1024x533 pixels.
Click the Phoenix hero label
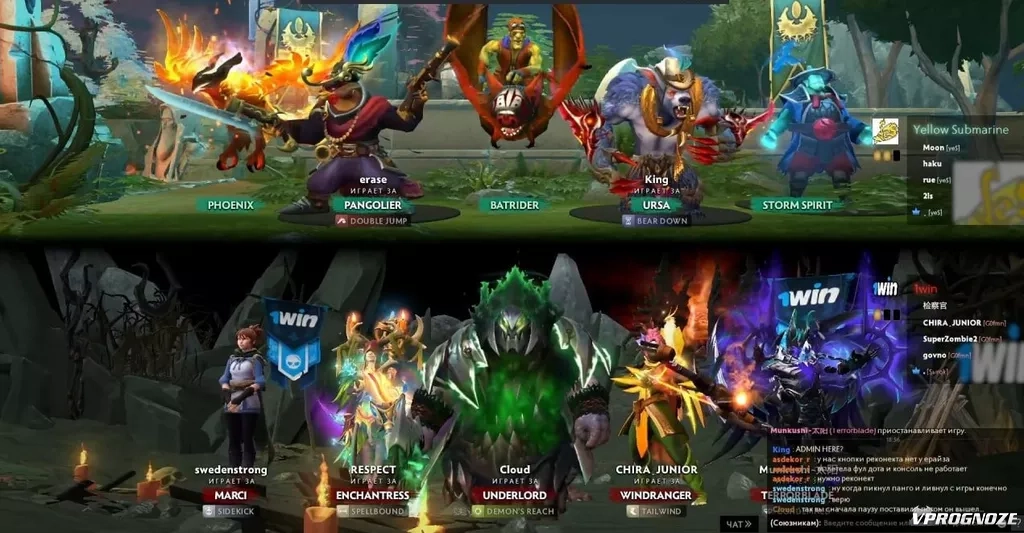[230, 204]
